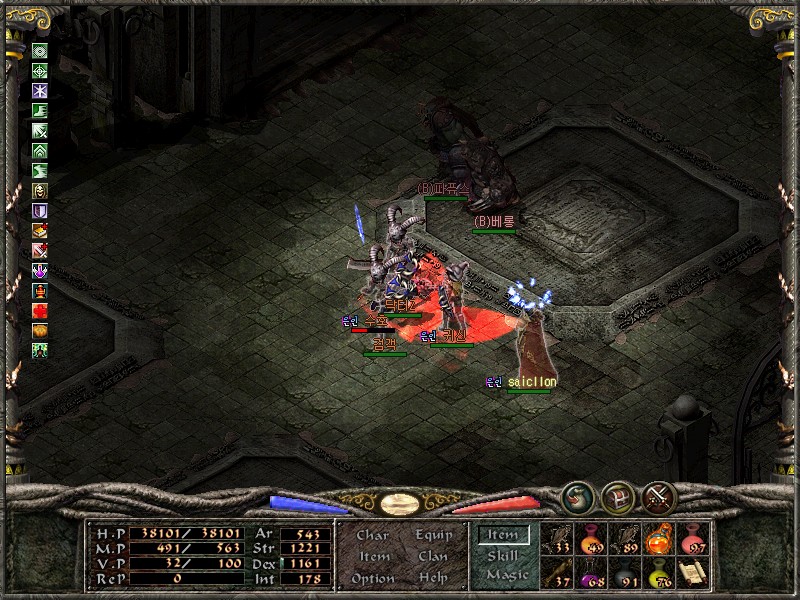Select the fiery orange orb flask slot
Viewport: 800px width, 600px height.
pos(659,539)
